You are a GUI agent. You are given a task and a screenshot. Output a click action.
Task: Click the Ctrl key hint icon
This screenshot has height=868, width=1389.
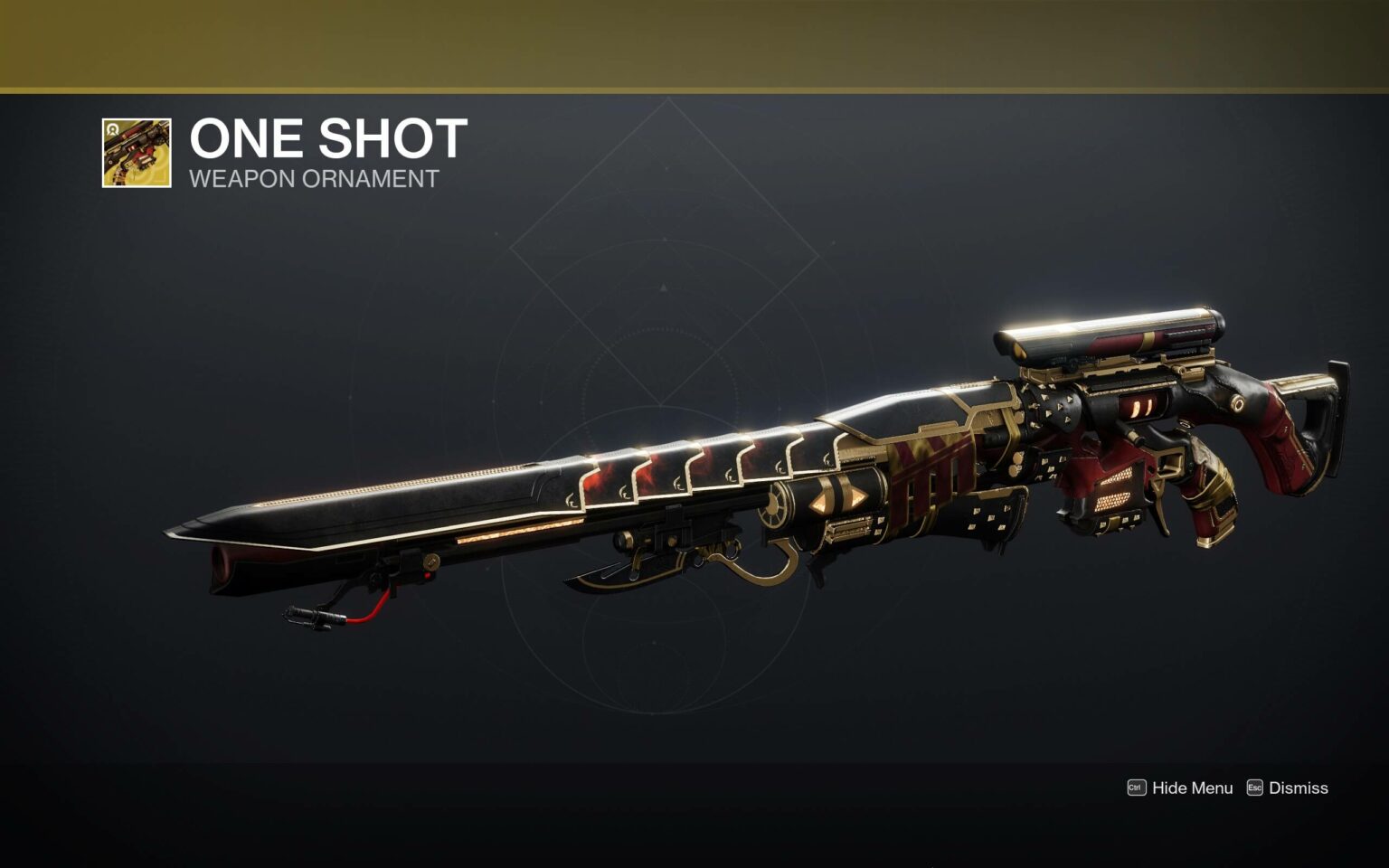tap(1136, 788)
